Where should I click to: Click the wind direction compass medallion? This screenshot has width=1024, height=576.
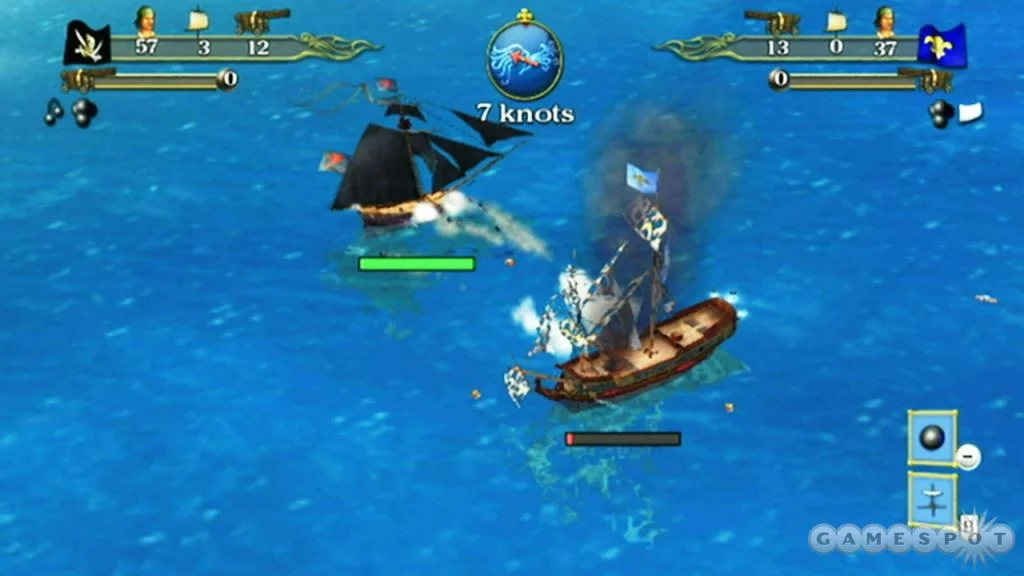point(525,58)
